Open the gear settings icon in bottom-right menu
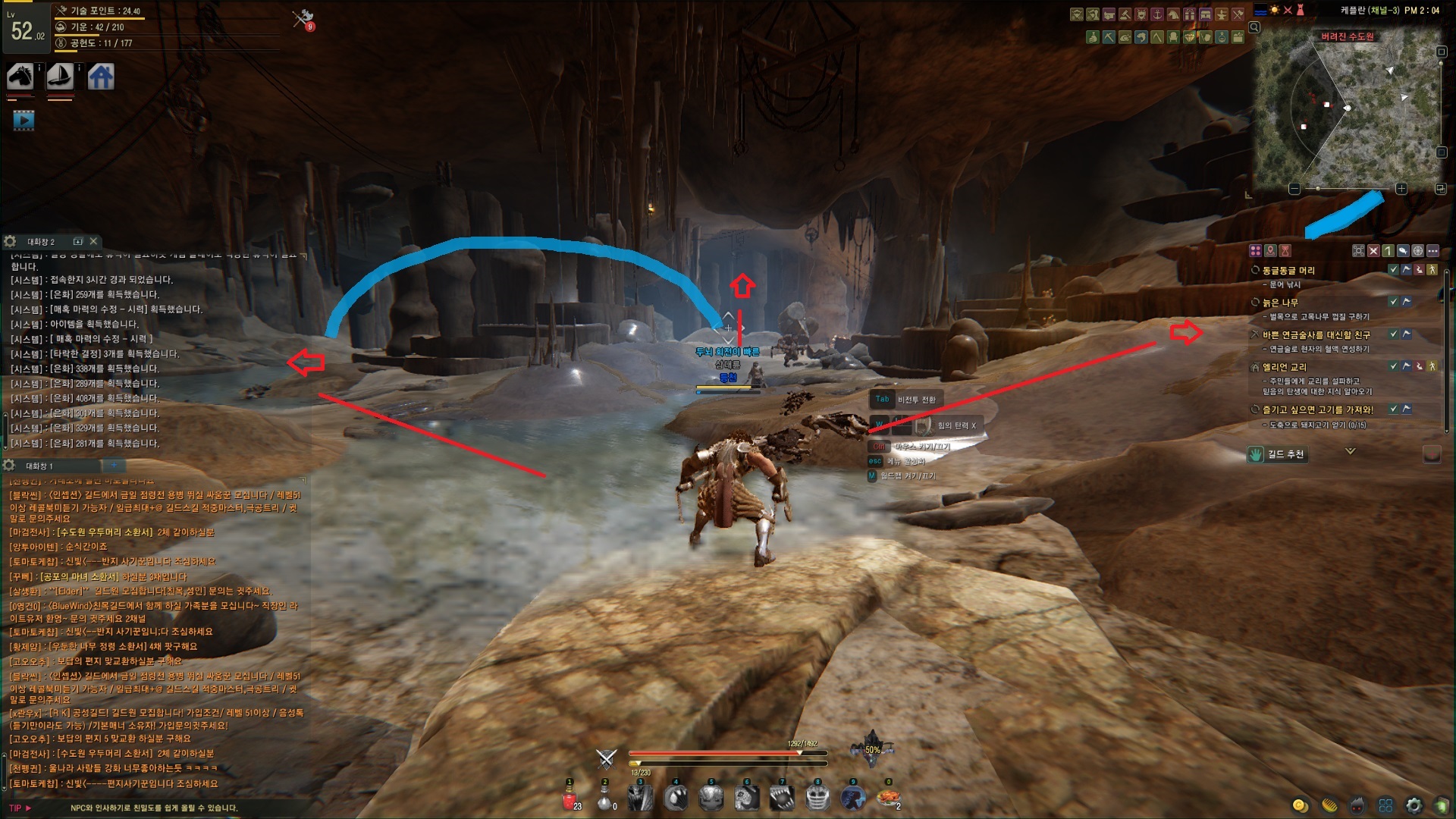The image size is (1456, 819). 1414,805
